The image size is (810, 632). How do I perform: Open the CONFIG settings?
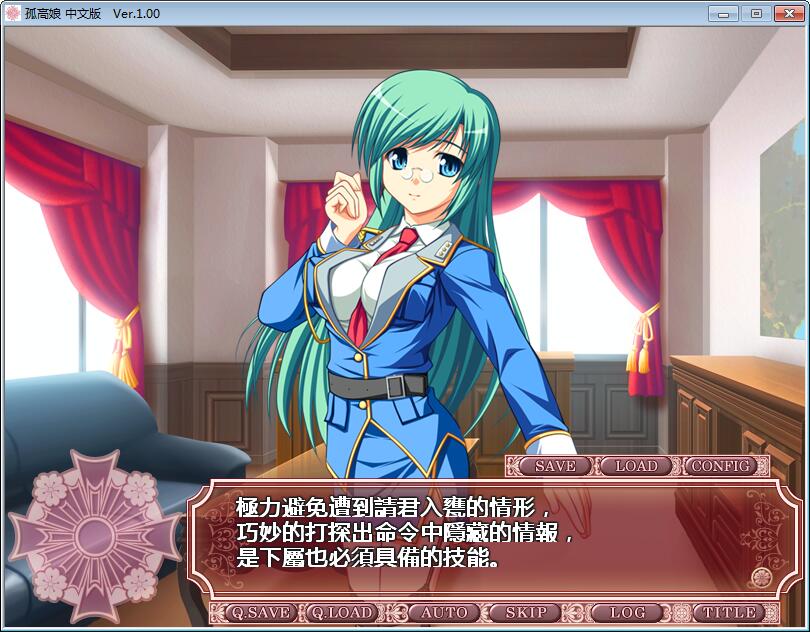pyautogui.click(x=720, y=466)
